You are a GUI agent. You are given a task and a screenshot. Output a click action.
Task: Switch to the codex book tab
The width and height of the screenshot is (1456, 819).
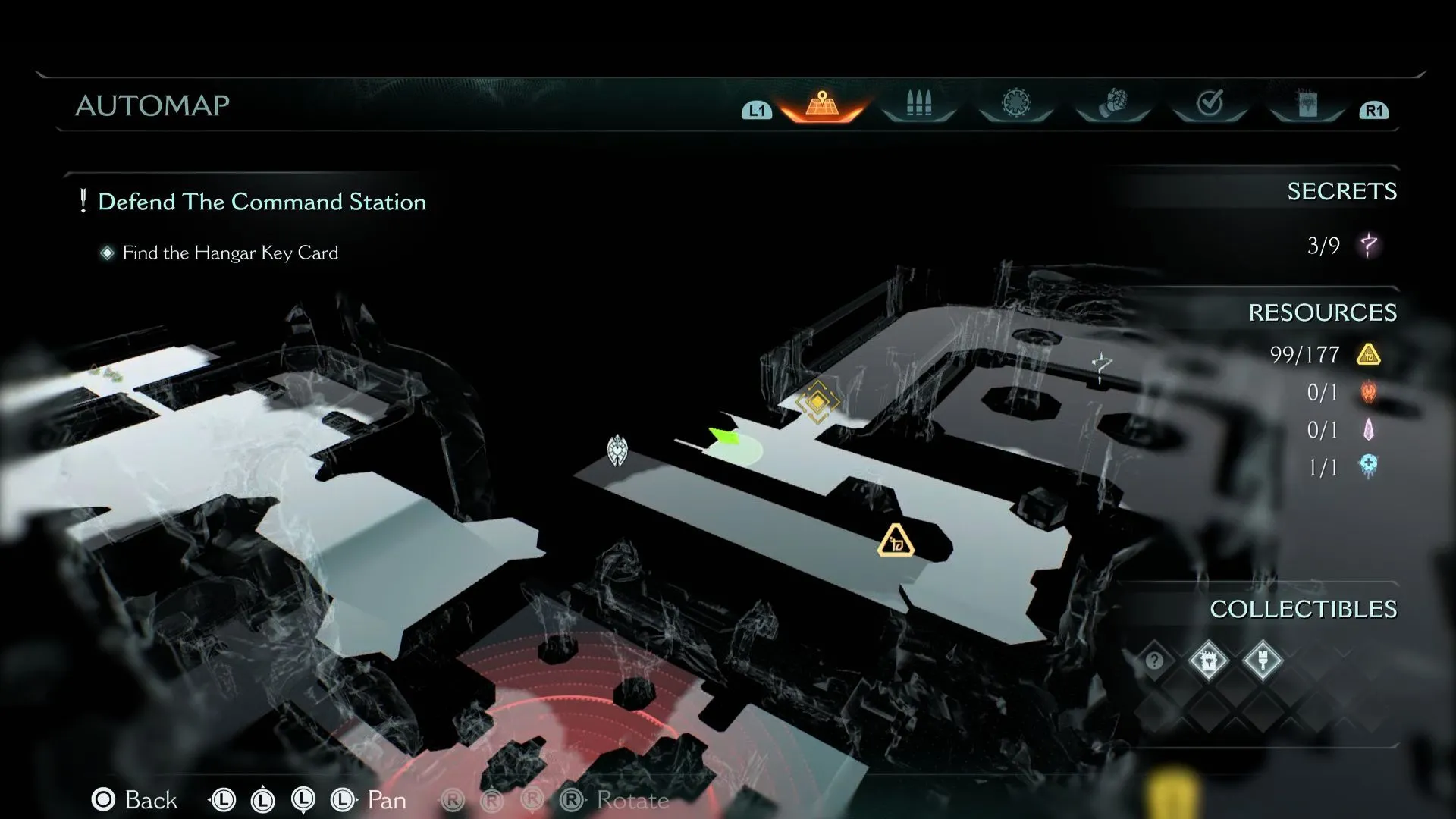tap(1307, 104)
